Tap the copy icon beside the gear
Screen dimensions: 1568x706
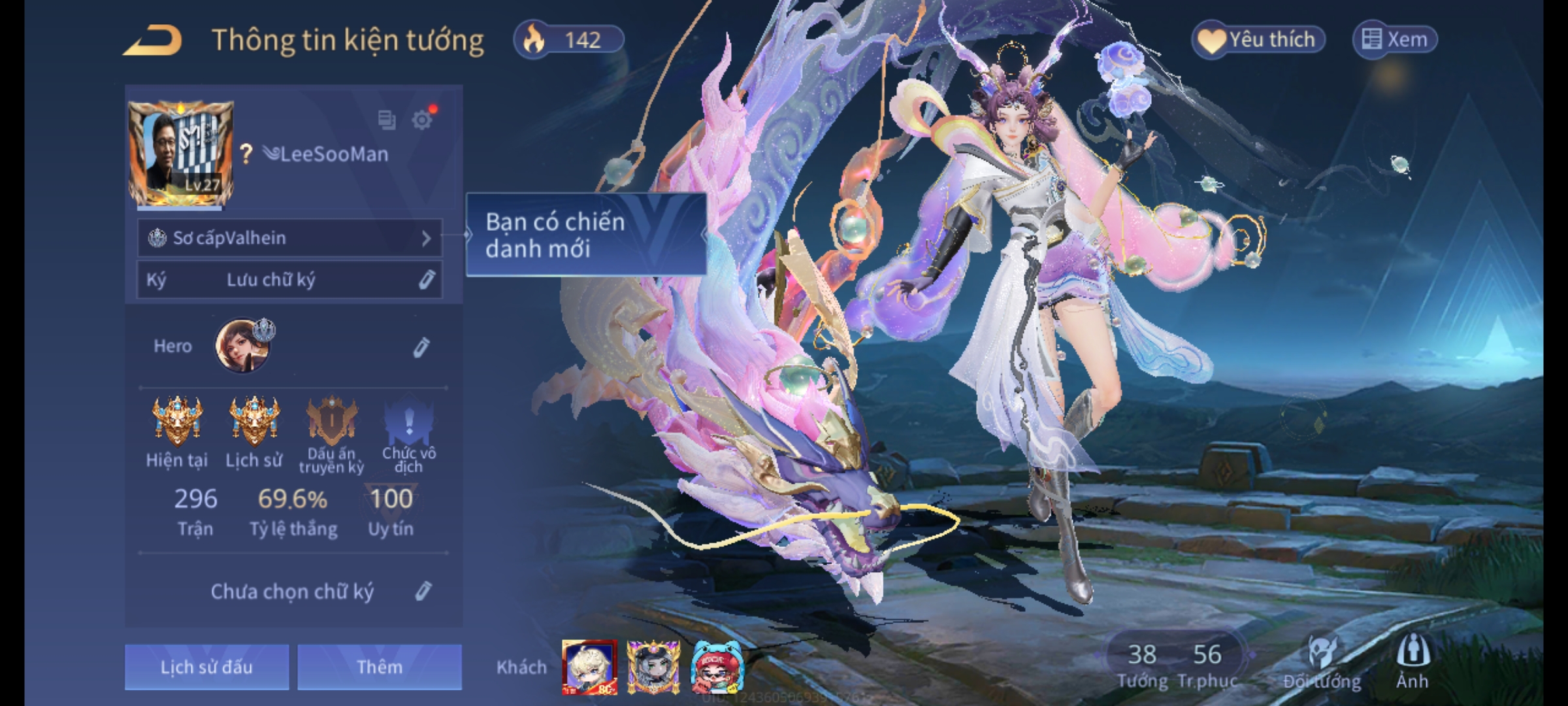pos(387,120)
